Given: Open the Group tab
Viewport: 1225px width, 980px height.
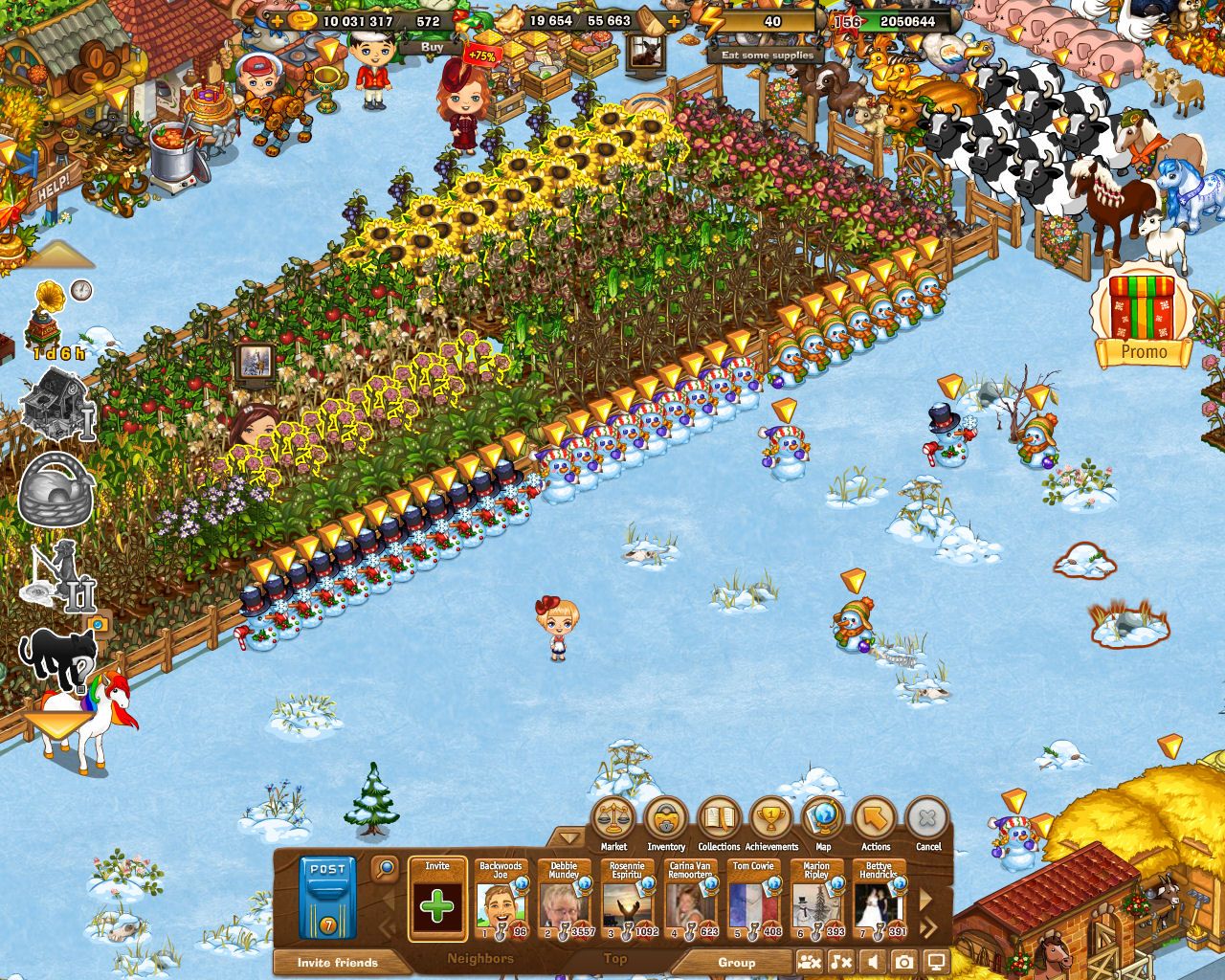Looking at the screenshot, I should (737, 963).
